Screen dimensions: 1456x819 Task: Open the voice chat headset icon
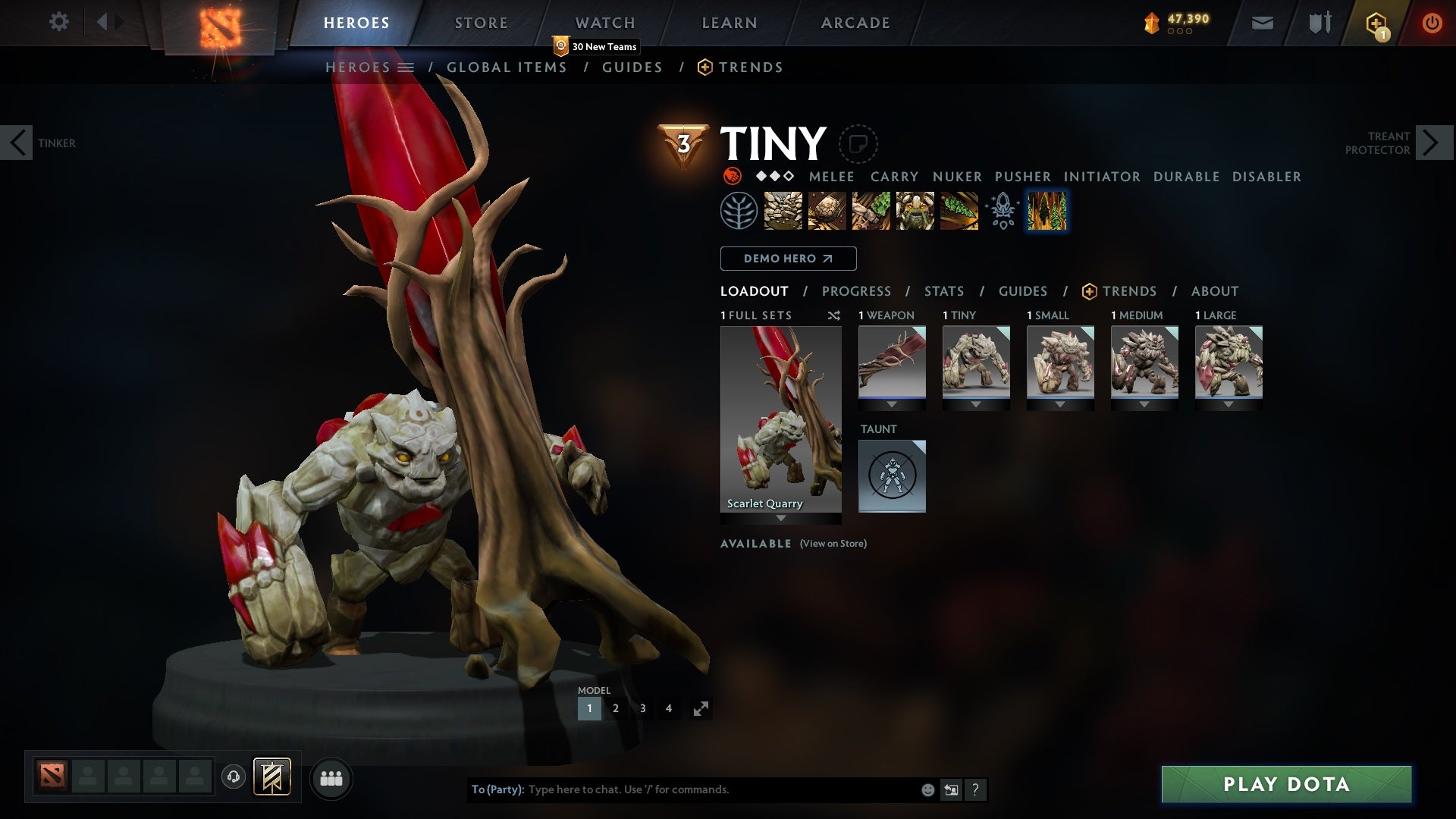233,778
